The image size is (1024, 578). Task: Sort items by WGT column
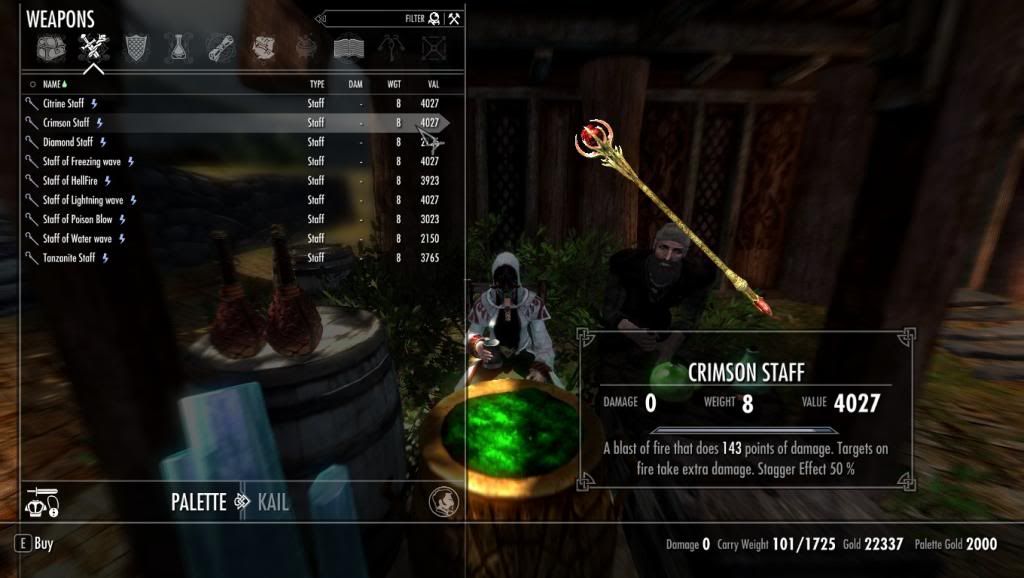tap(394, 85)
